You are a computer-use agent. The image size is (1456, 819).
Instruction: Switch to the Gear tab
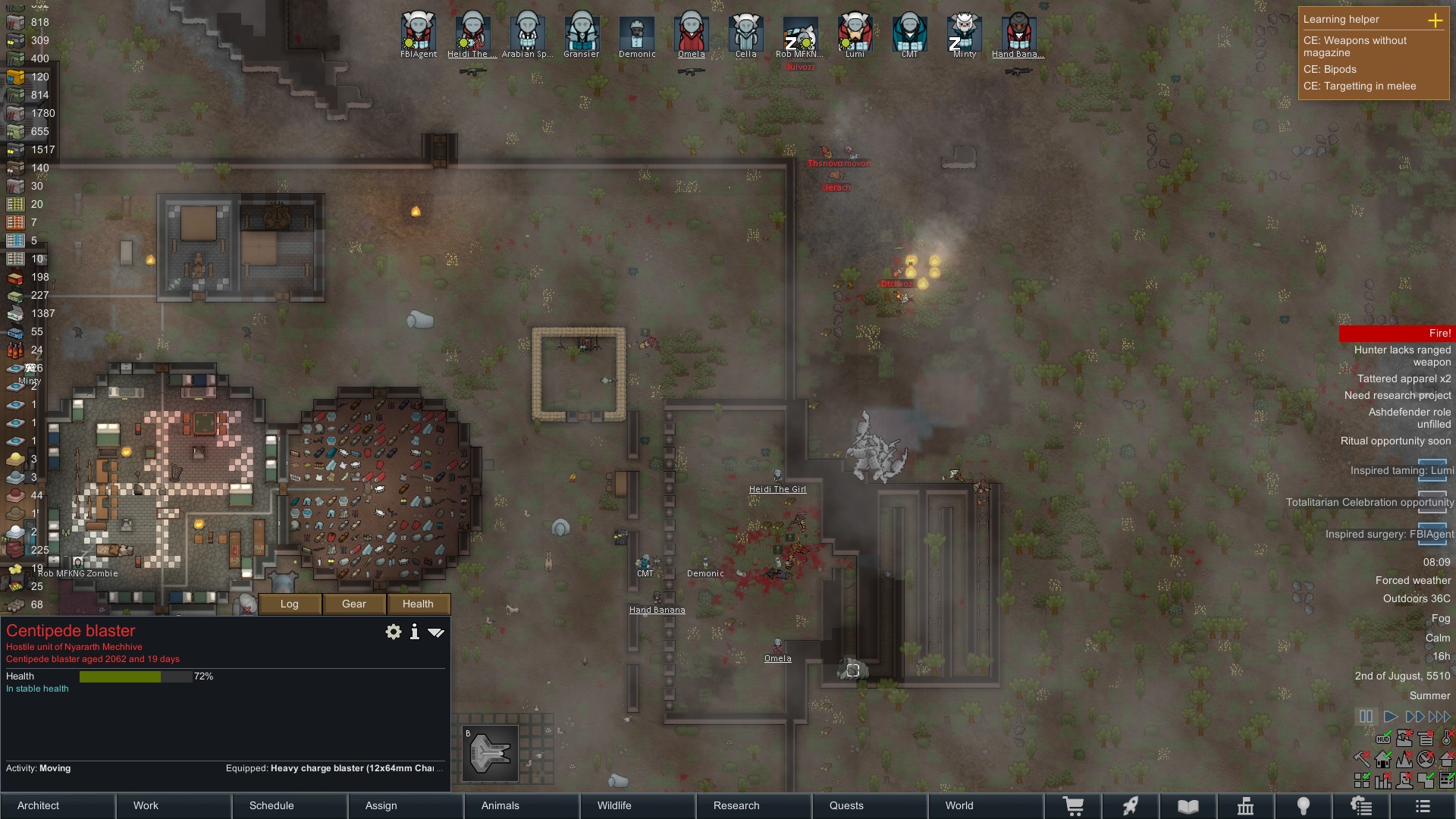[354, 604]
